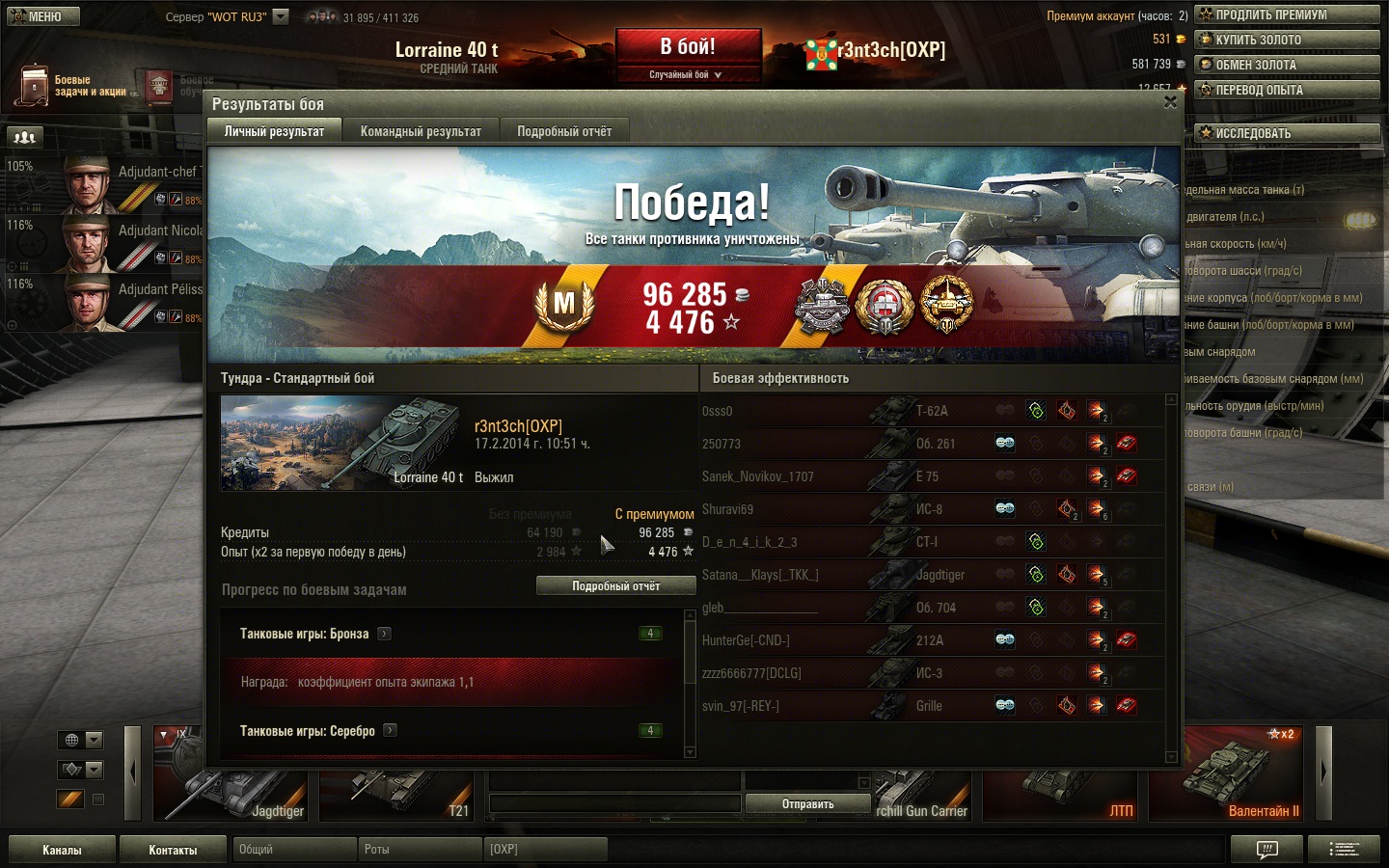Close the Результаты боя window
1389x868 pixels.
tap(1170, 102)
